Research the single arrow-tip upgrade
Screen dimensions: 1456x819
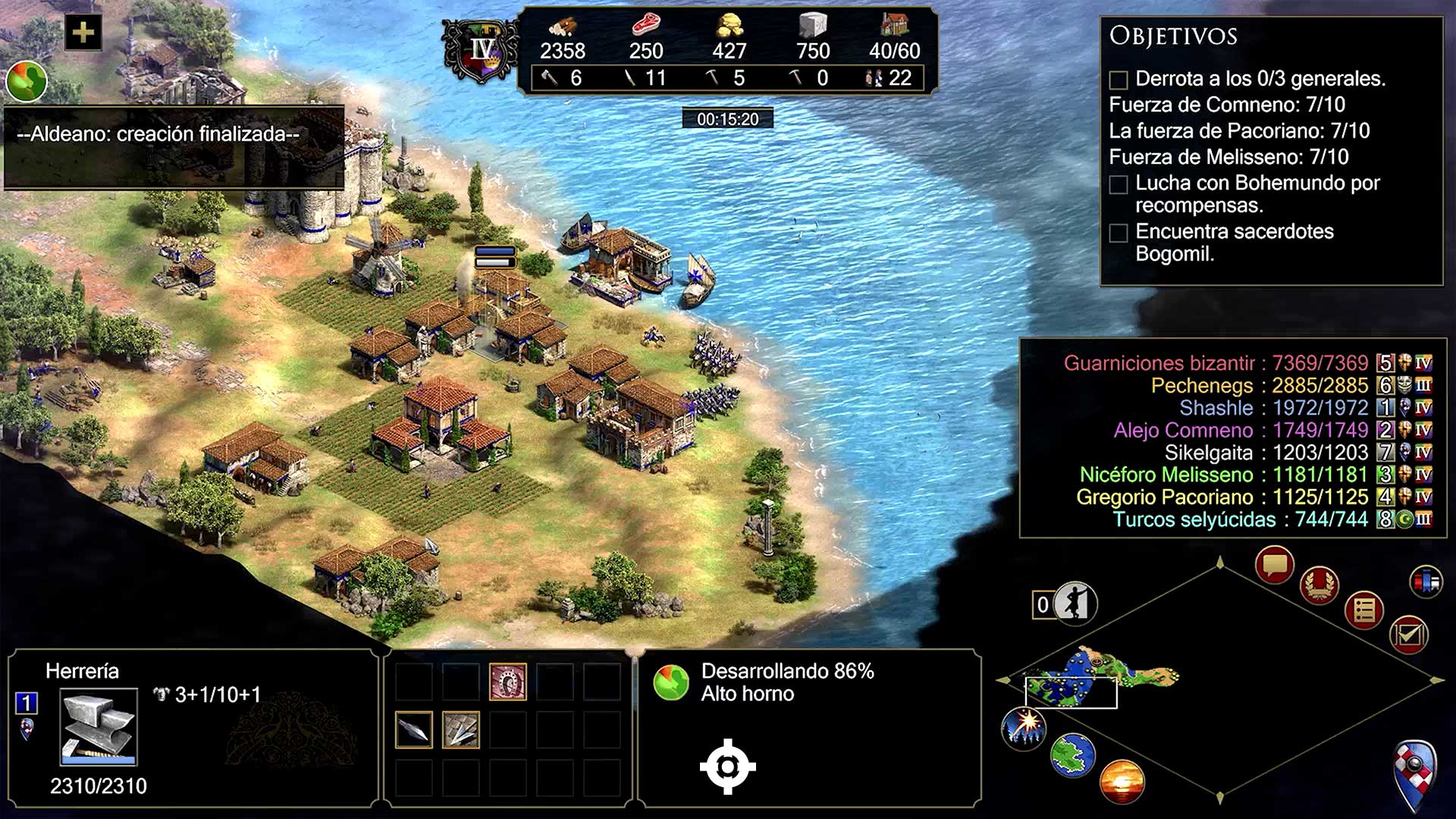click(x=414, y=730)
